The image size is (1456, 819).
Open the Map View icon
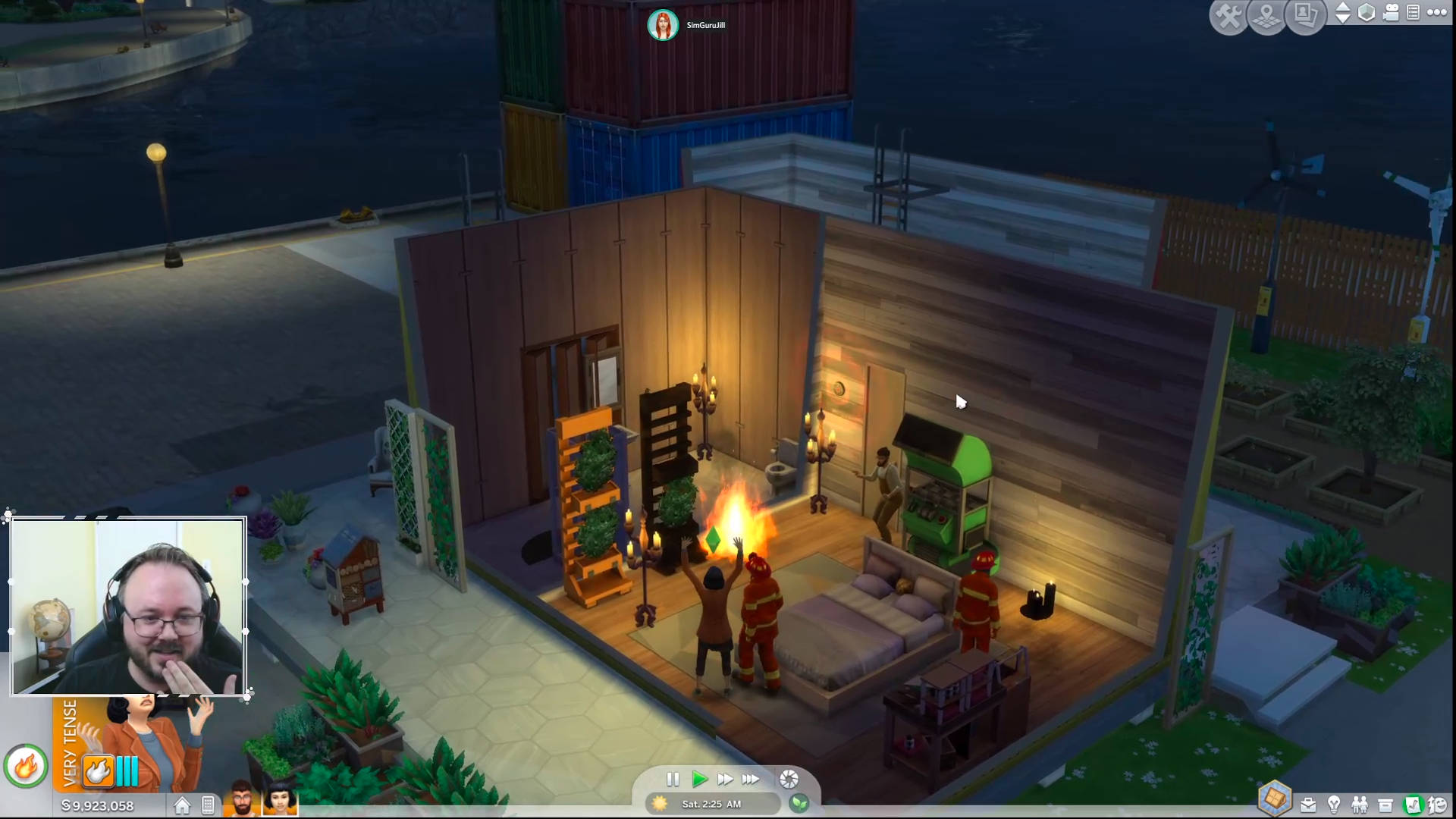(1264, 15)
